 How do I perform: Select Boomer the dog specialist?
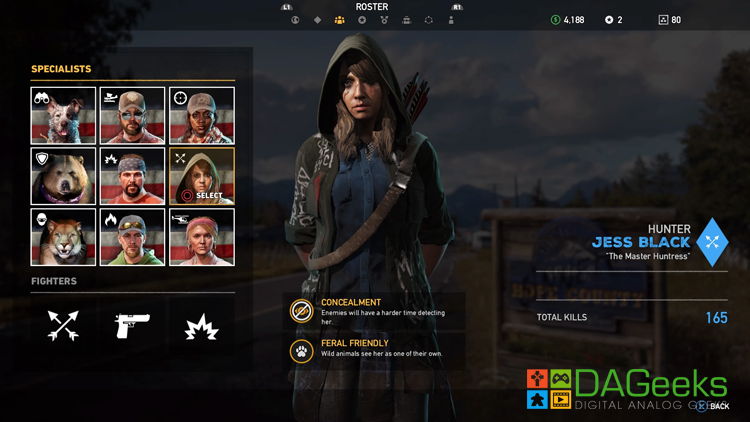tap(64, 116)
